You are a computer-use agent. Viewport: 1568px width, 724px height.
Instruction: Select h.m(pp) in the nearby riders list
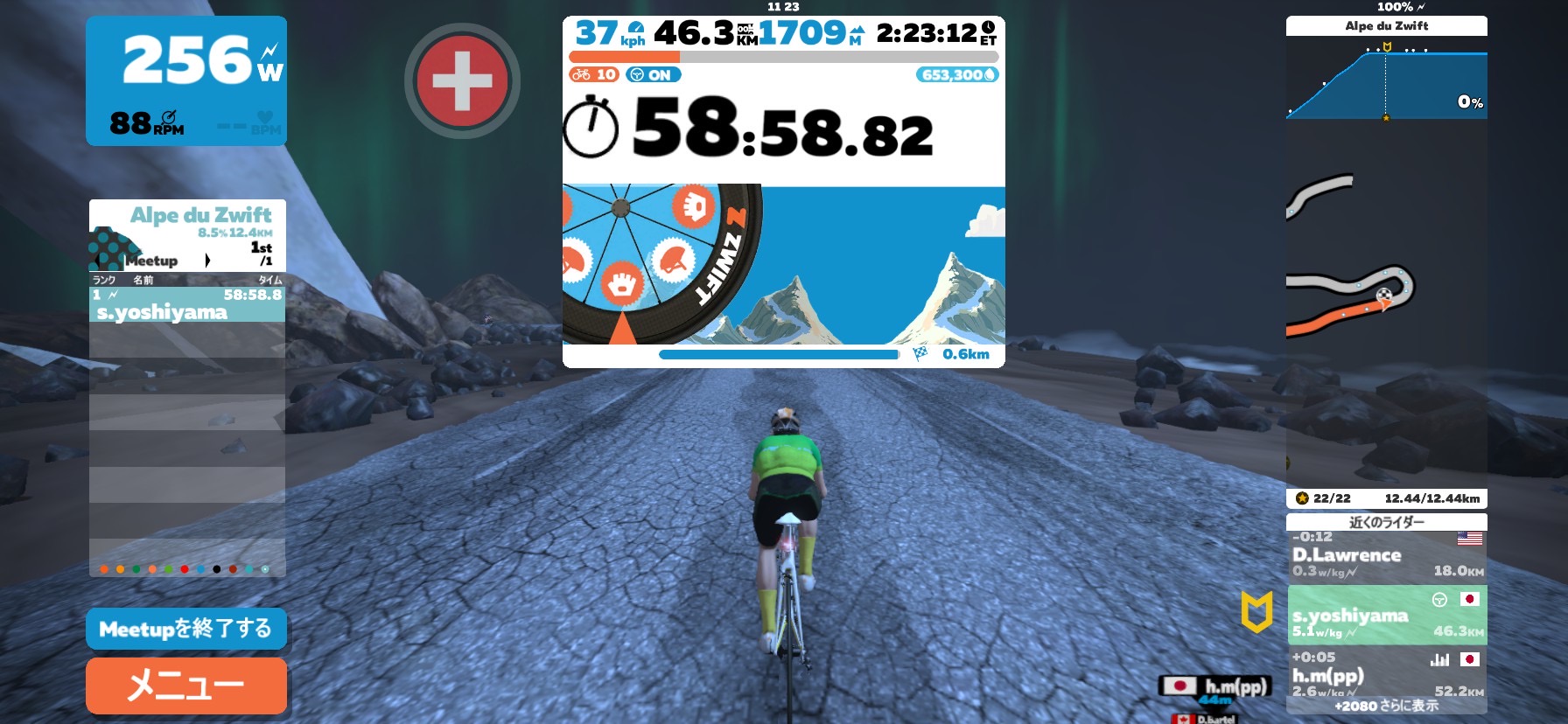[1386, 674]
